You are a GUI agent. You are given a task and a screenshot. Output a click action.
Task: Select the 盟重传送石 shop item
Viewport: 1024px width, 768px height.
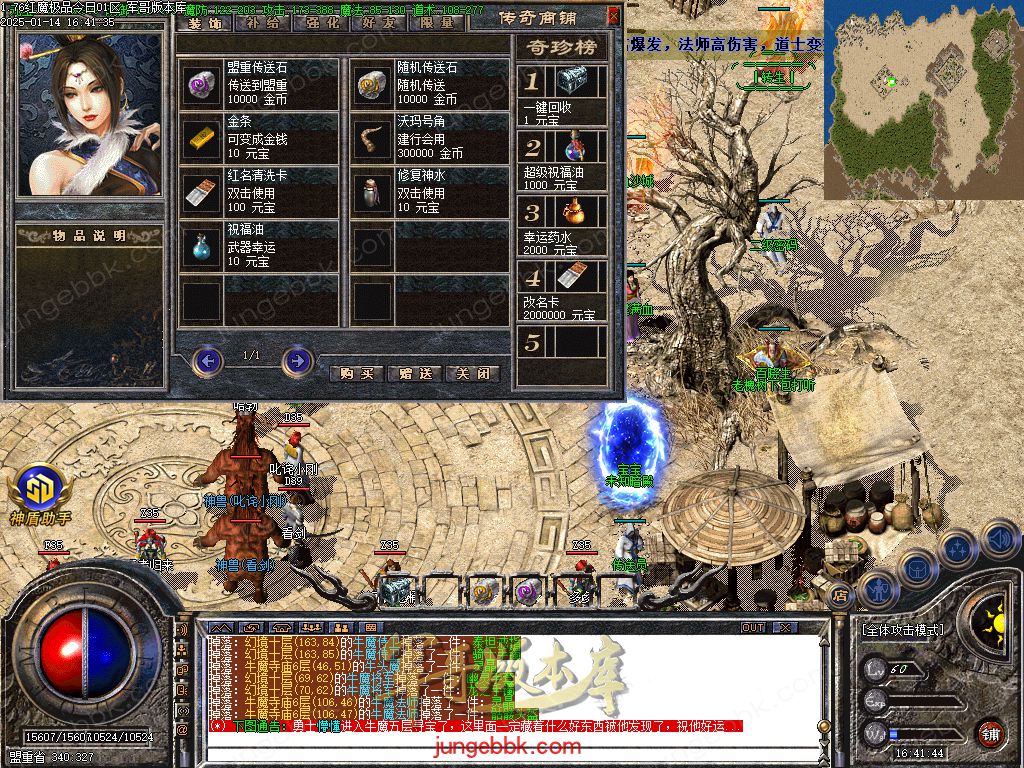[x=202, y=84]
